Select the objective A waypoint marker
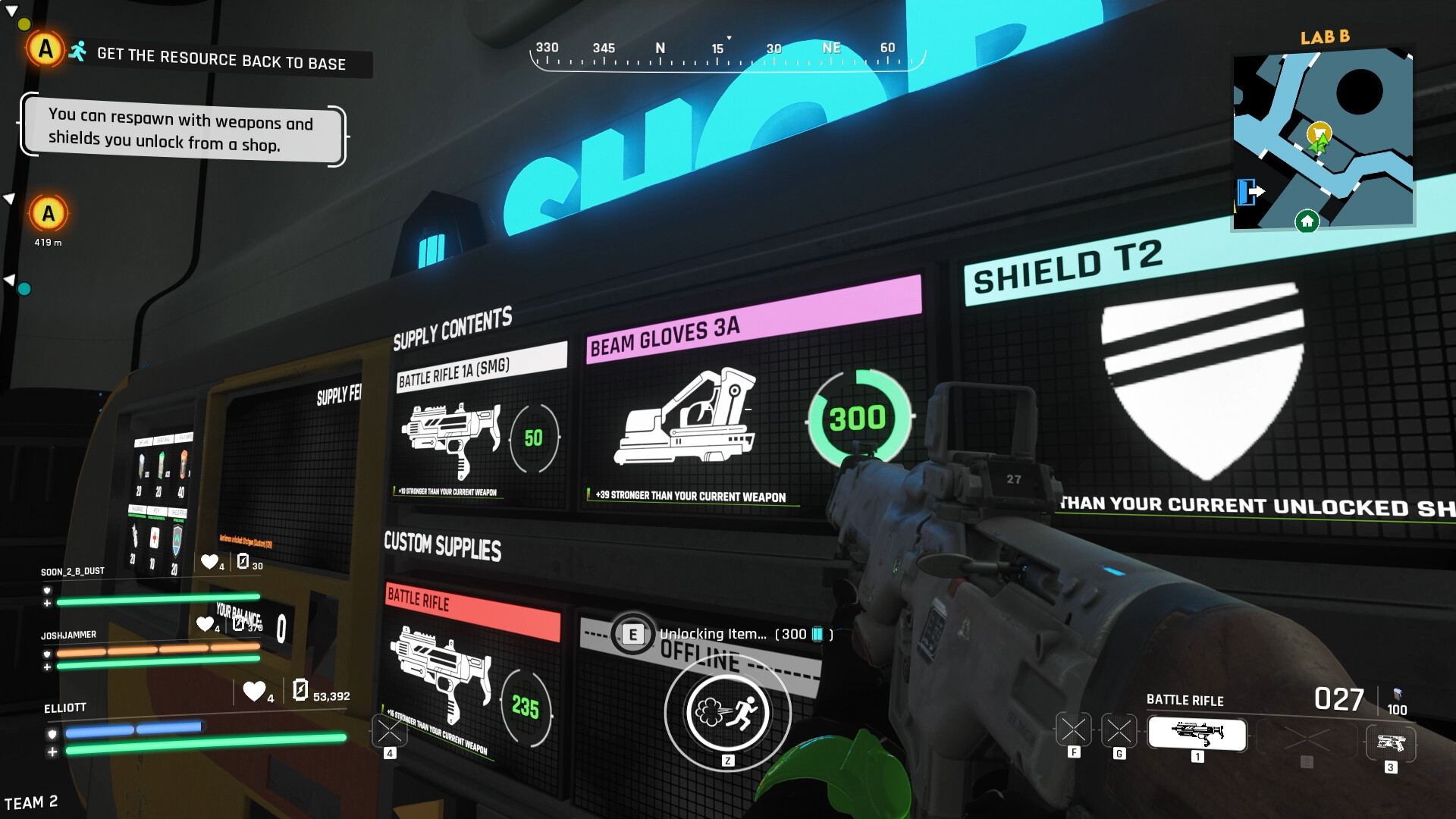 click(49, 214)
